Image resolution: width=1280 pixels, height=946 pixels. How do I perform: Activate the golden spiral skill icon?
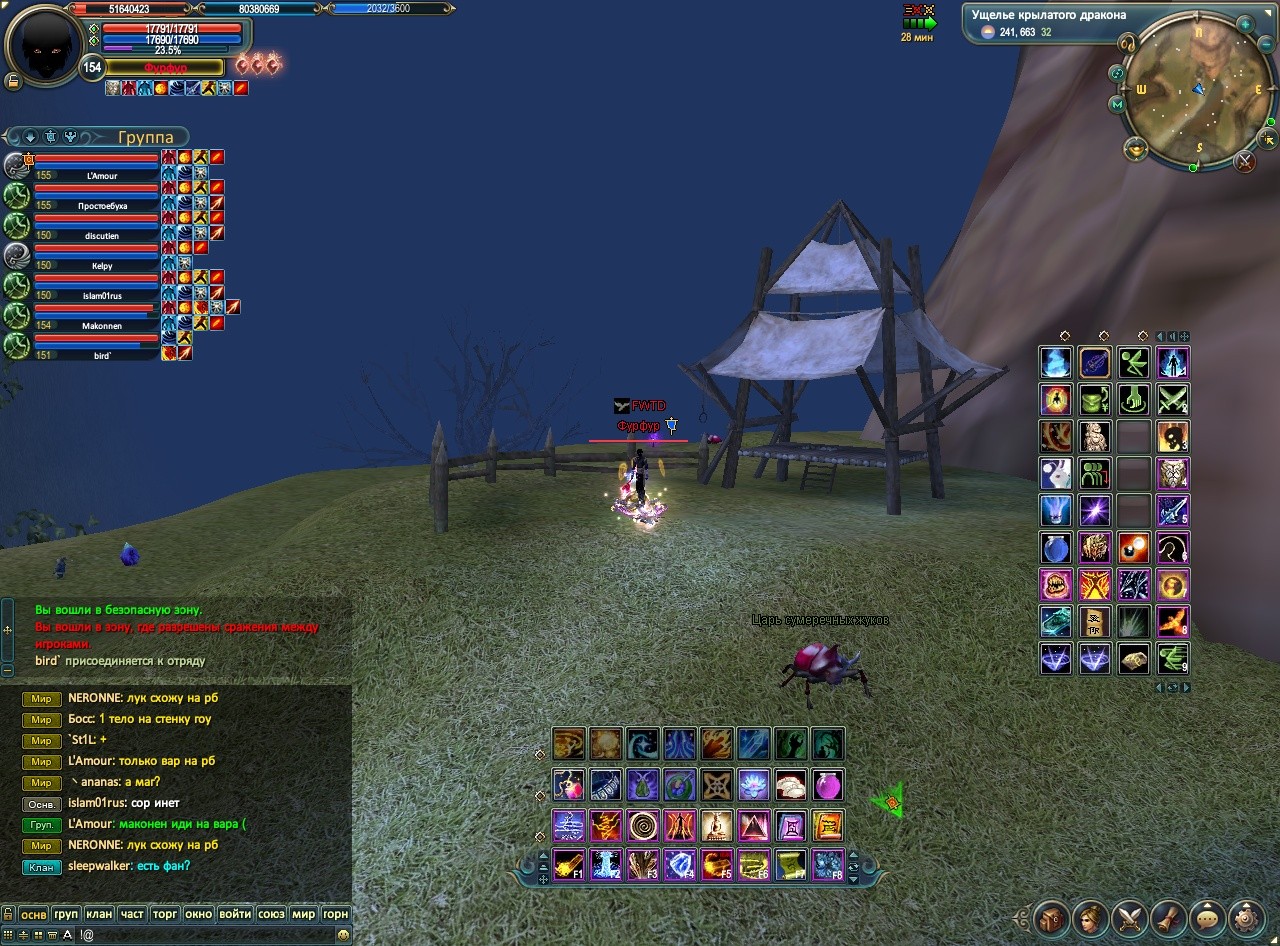tap(643, 826)
